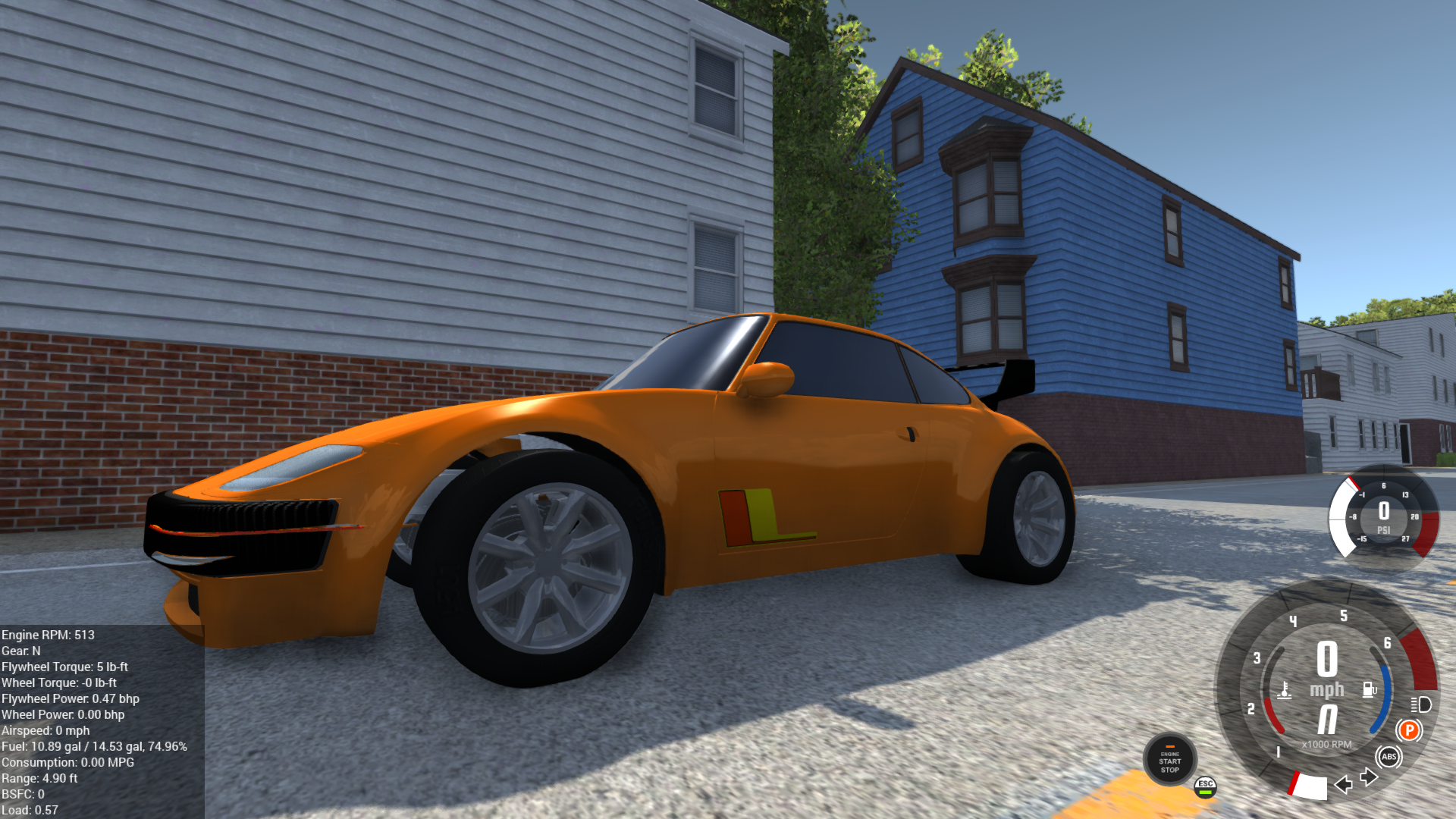1456x819 pixels.
Task: Click the x1000 RPM label
Action: 1326,744
